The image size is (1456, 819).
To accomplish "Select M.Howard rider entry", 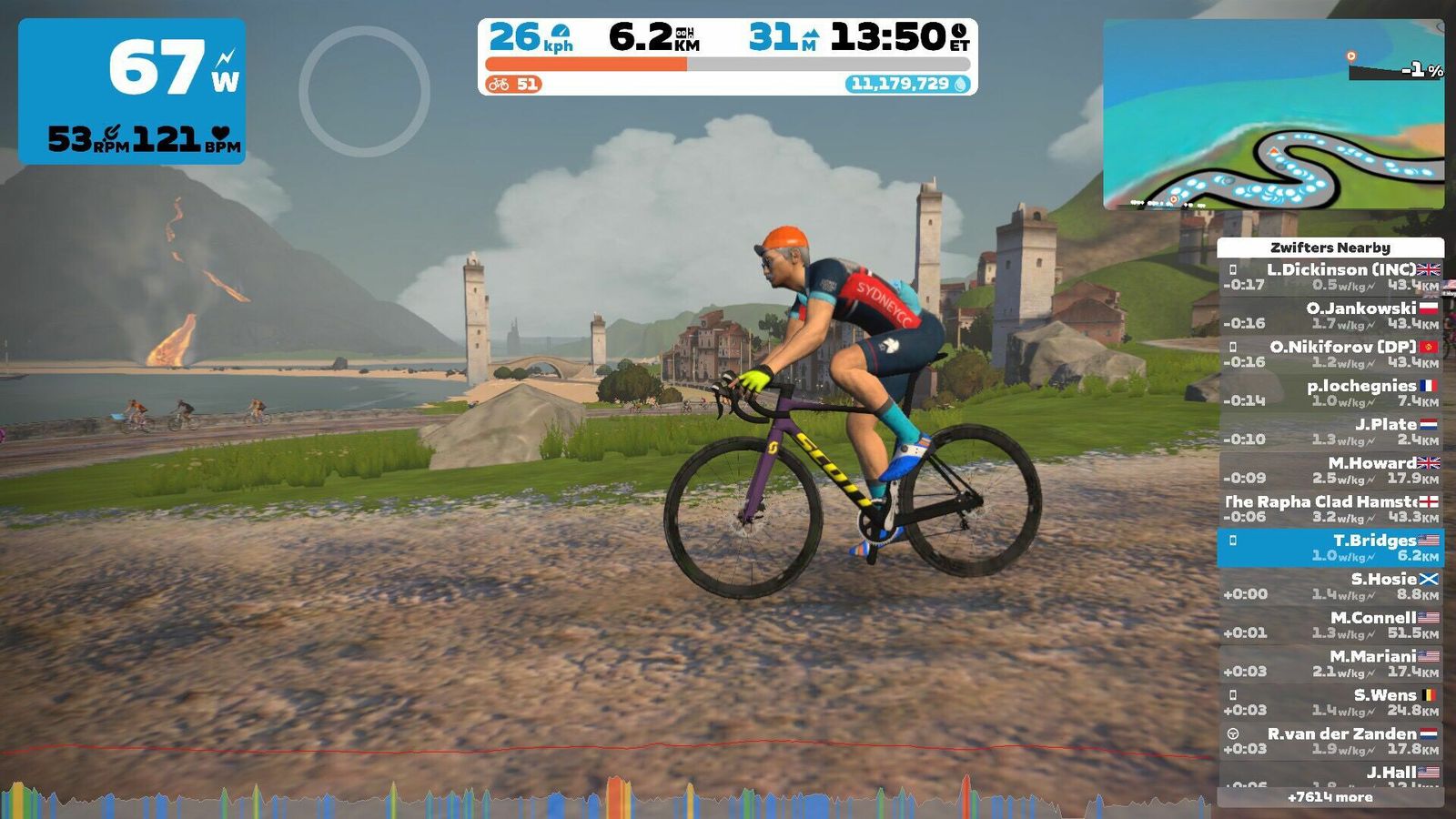I will click(x=1330, y=470).
